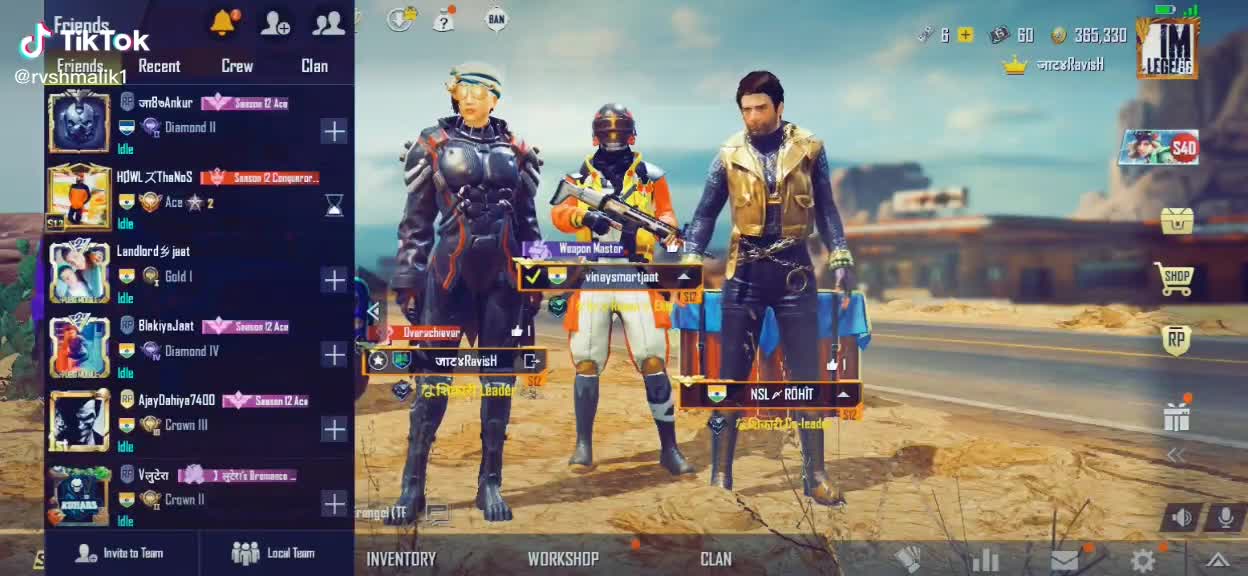Image resolution: width=1248 pixels, height=576 pixels.
Task: Invite AjayDahiya7400 with the plus button
Action: tap(334, 429)
